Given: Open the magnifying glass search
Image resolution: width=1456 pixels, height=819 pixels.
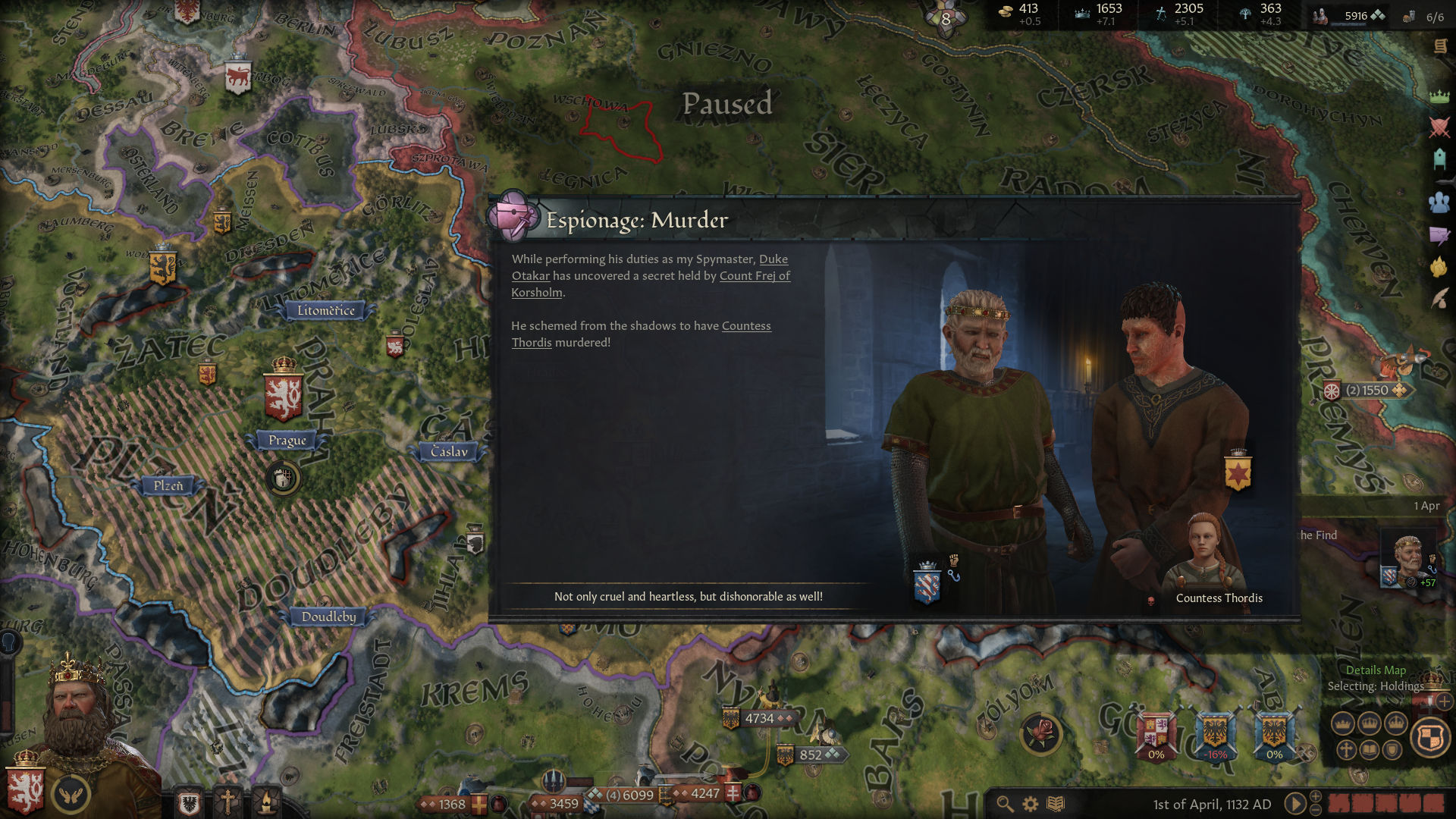Looking at the screenshot, I should [x=1005, y=804].
